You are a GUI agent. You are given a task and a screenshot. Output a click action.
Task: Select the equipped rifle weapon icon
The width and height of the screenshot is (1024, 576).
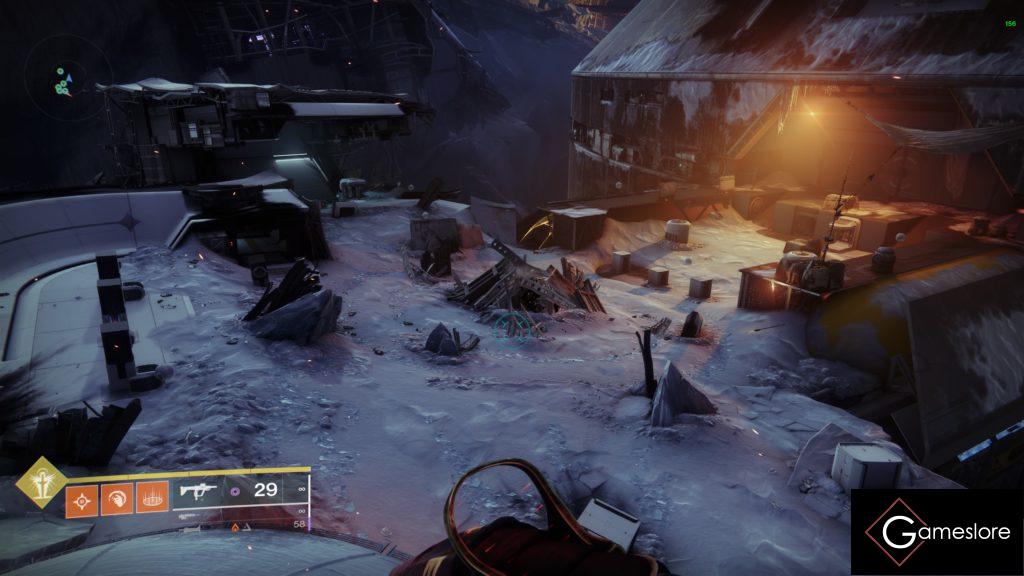(x=199, y=491)
